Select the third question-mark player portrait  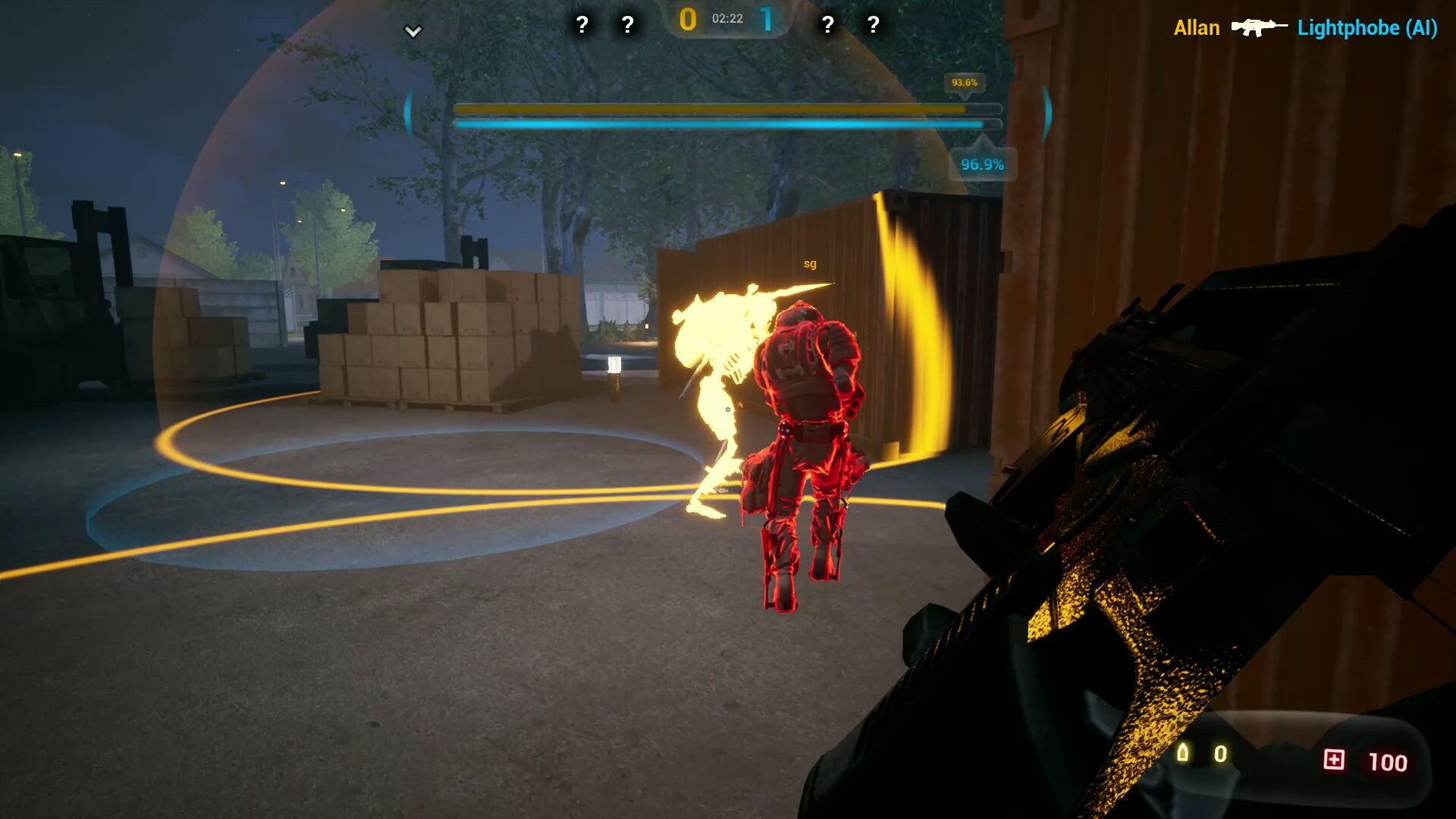[x=827, y=25]
